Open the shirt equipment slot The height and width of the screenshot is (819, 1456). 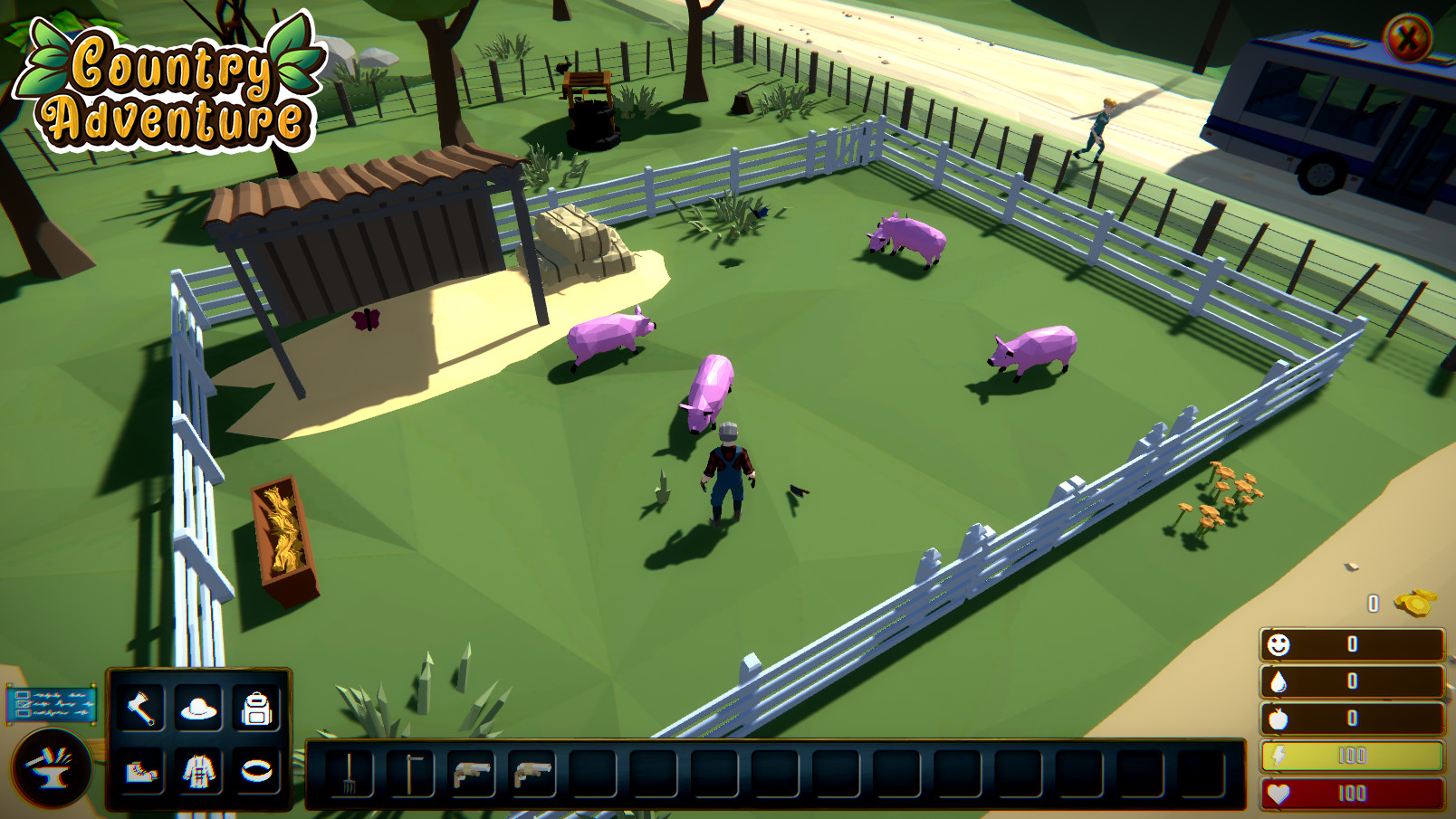click(x=197, y=774)
